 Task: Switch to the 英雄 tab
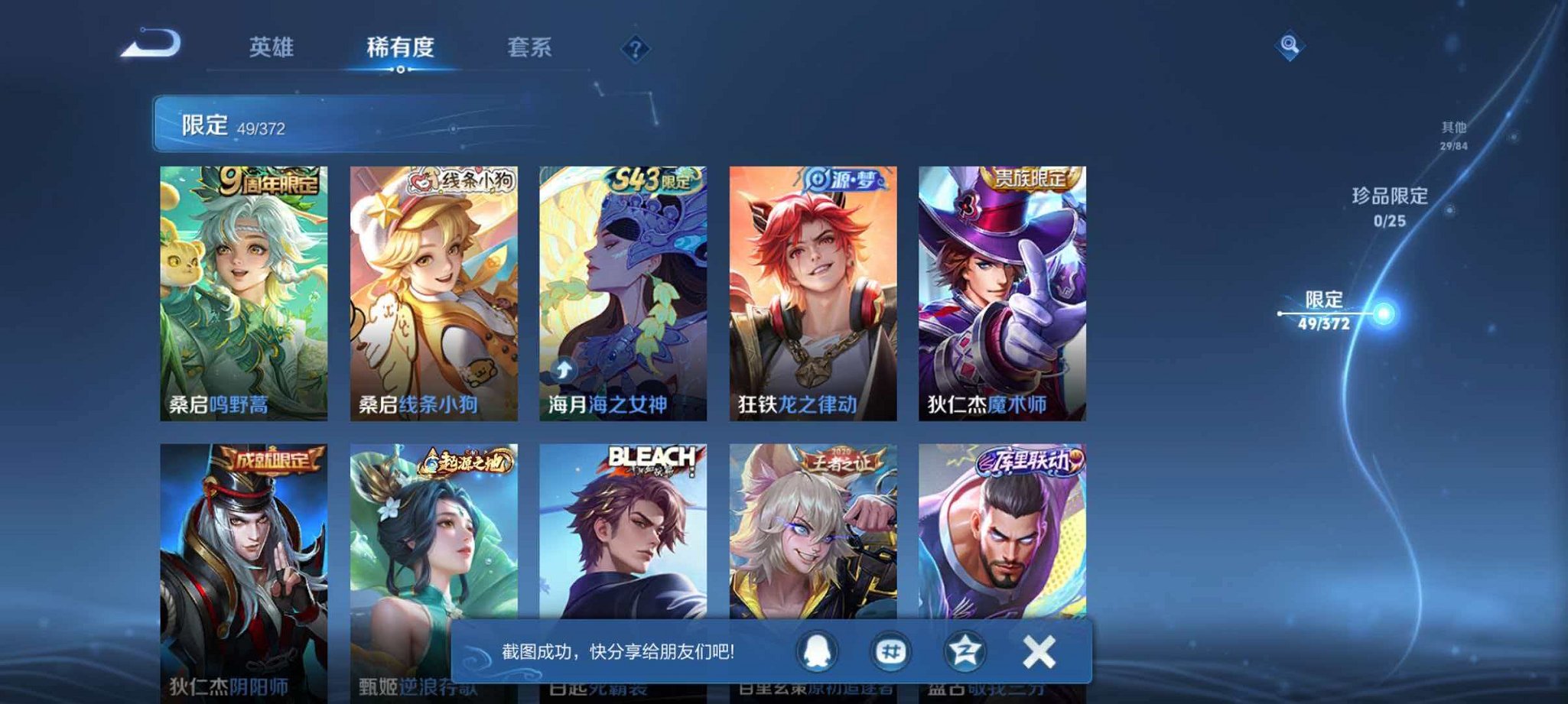[x=273, y=47]
